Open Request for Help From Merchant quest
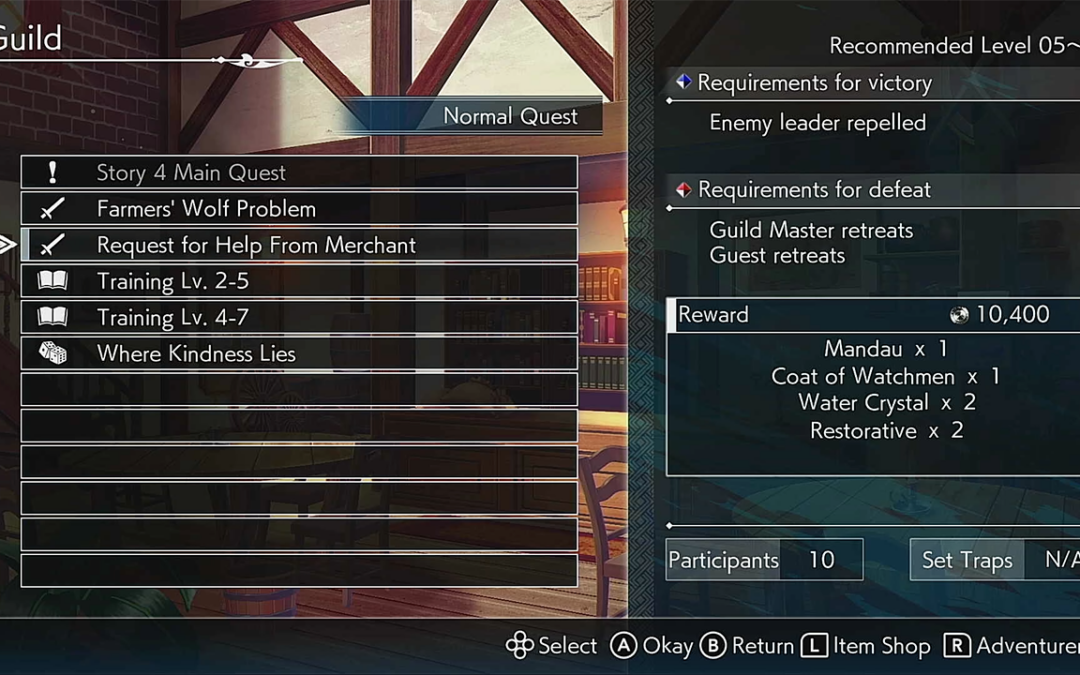1080x675 pixels. coord(298,245)
